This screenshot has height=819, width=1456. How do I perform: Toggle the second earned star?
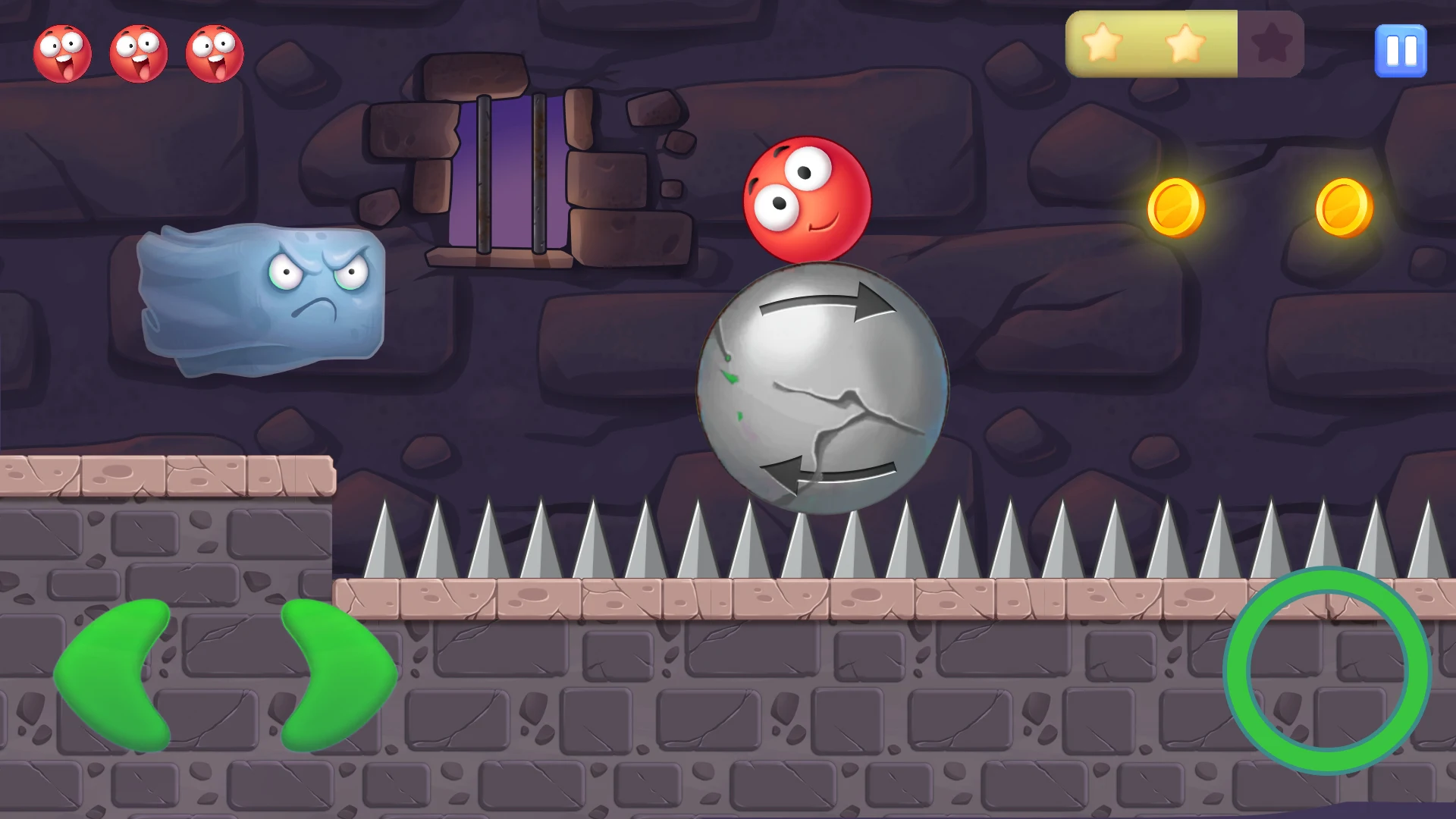tap(1185, 44)
